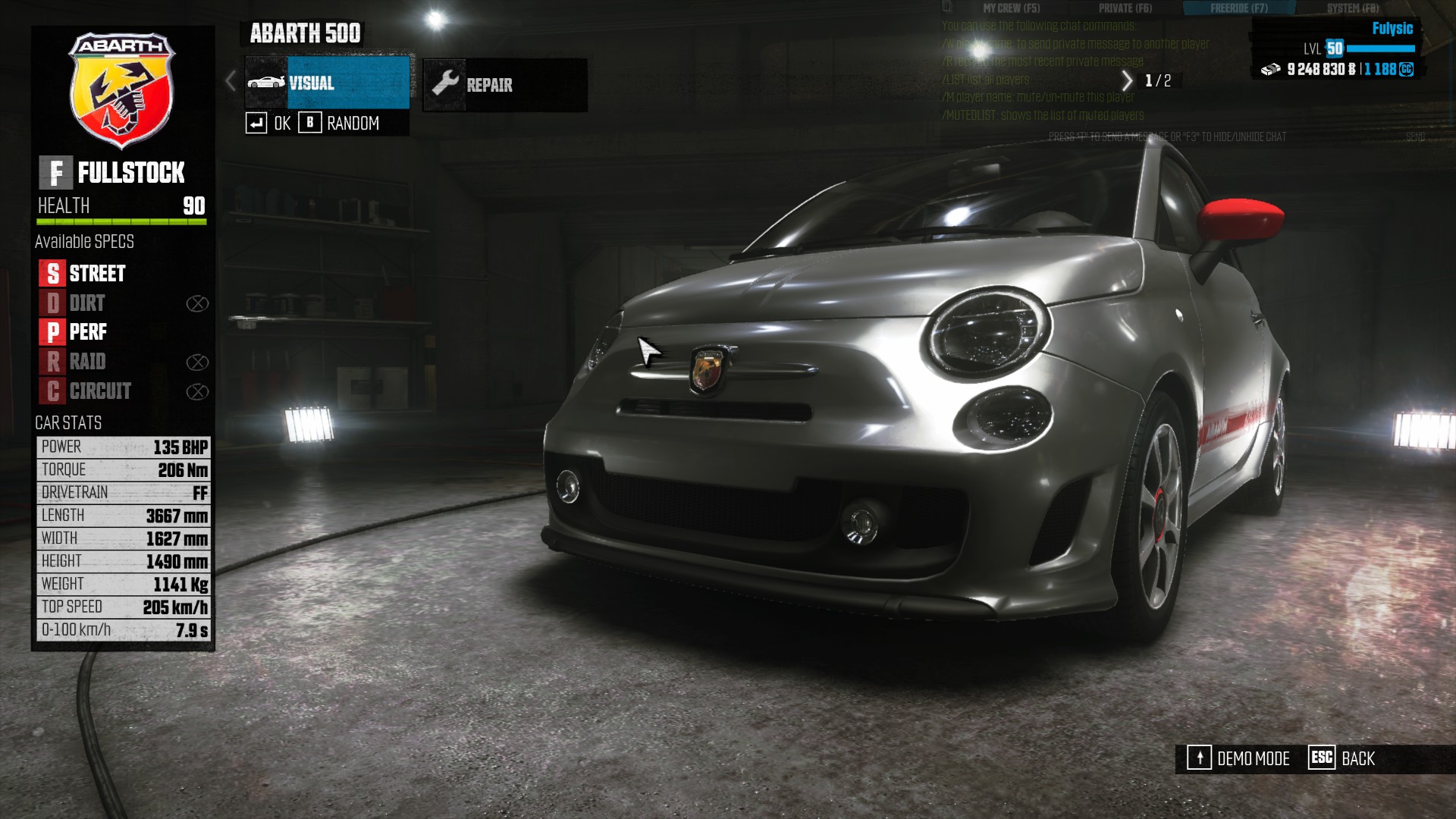
Task: Open the Freeride chat tab
Action: pos(1238,8)
